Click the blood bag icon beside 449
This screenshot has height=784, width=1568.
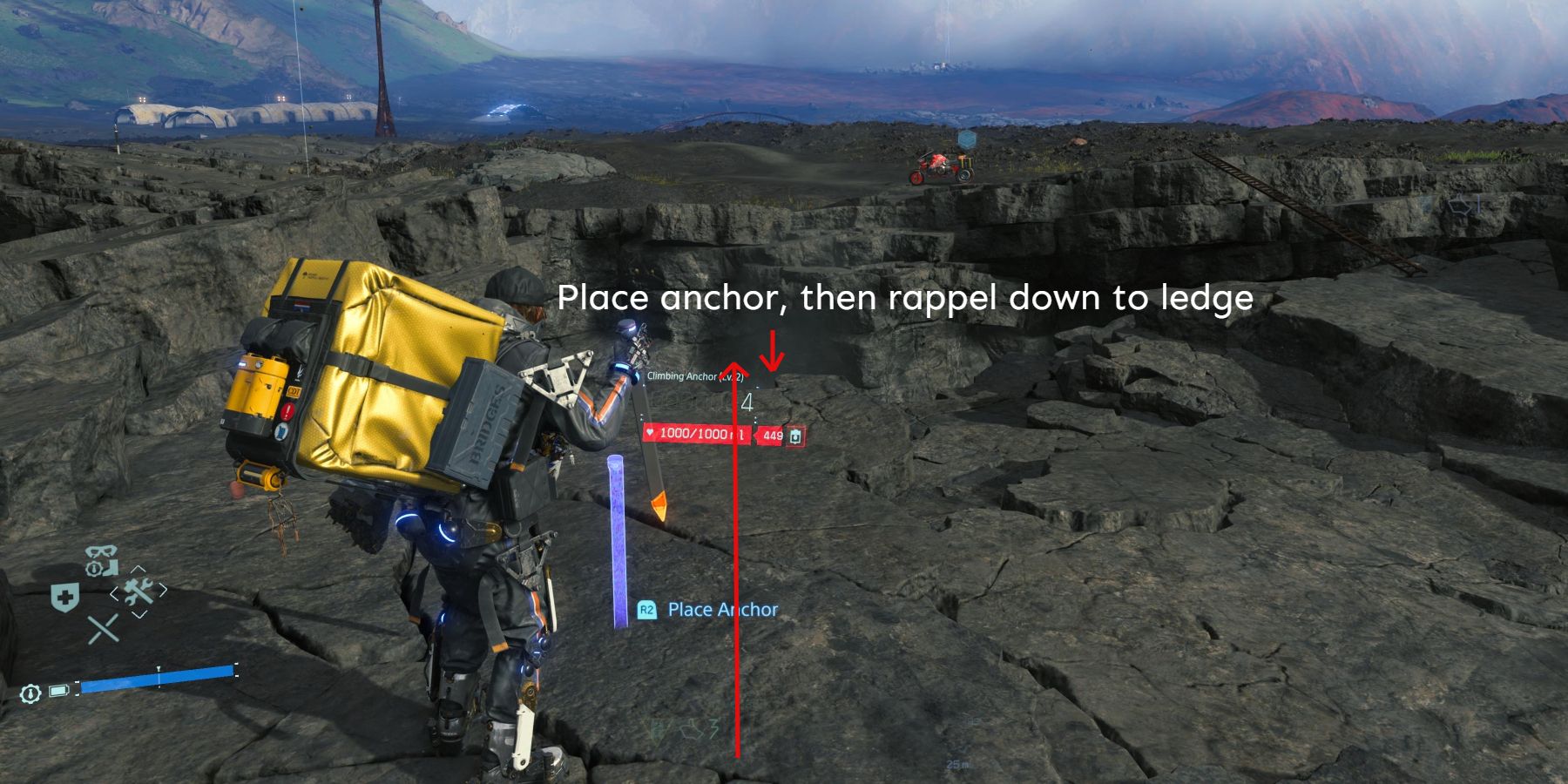(x=794, y=436)
